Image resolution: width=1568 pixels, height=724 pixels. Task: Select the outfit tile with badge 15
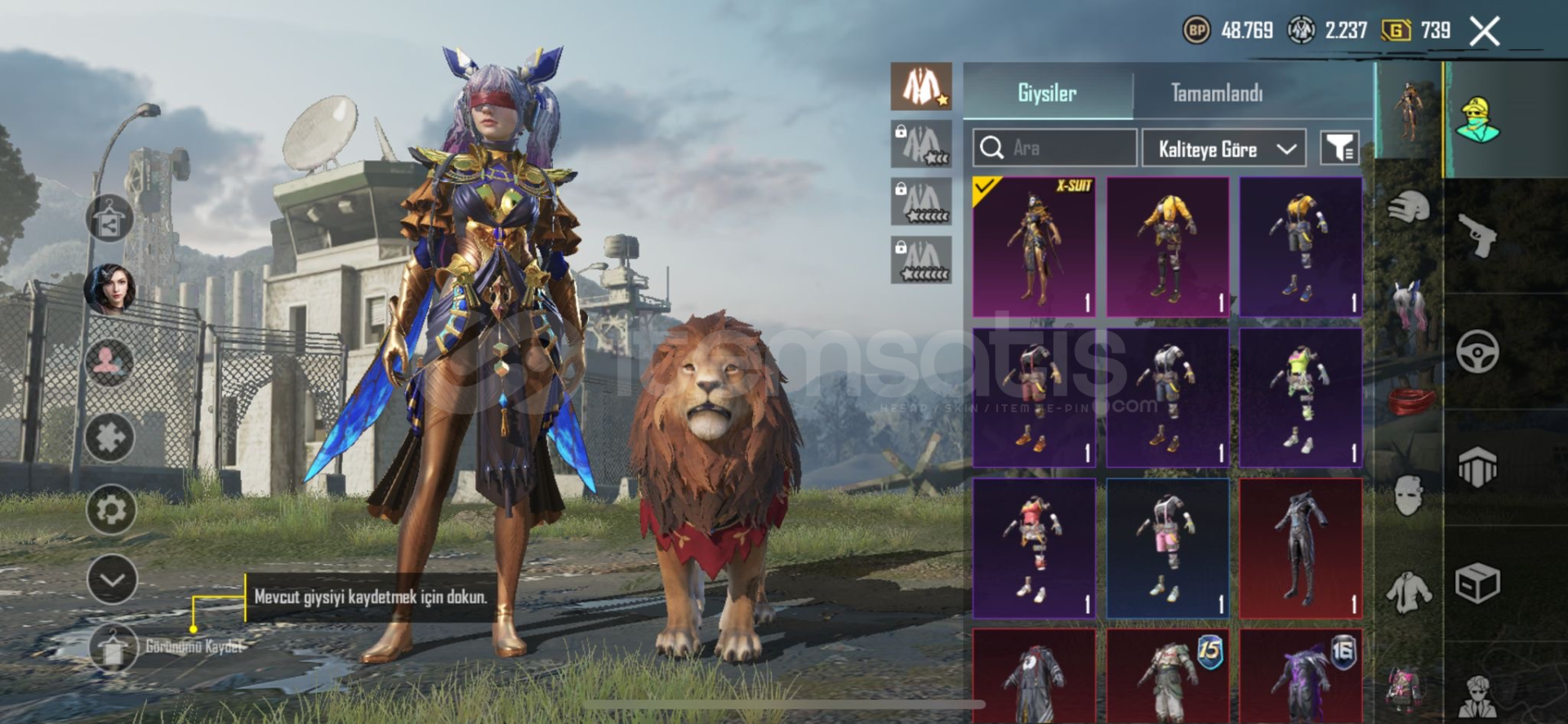(1167, 676)
